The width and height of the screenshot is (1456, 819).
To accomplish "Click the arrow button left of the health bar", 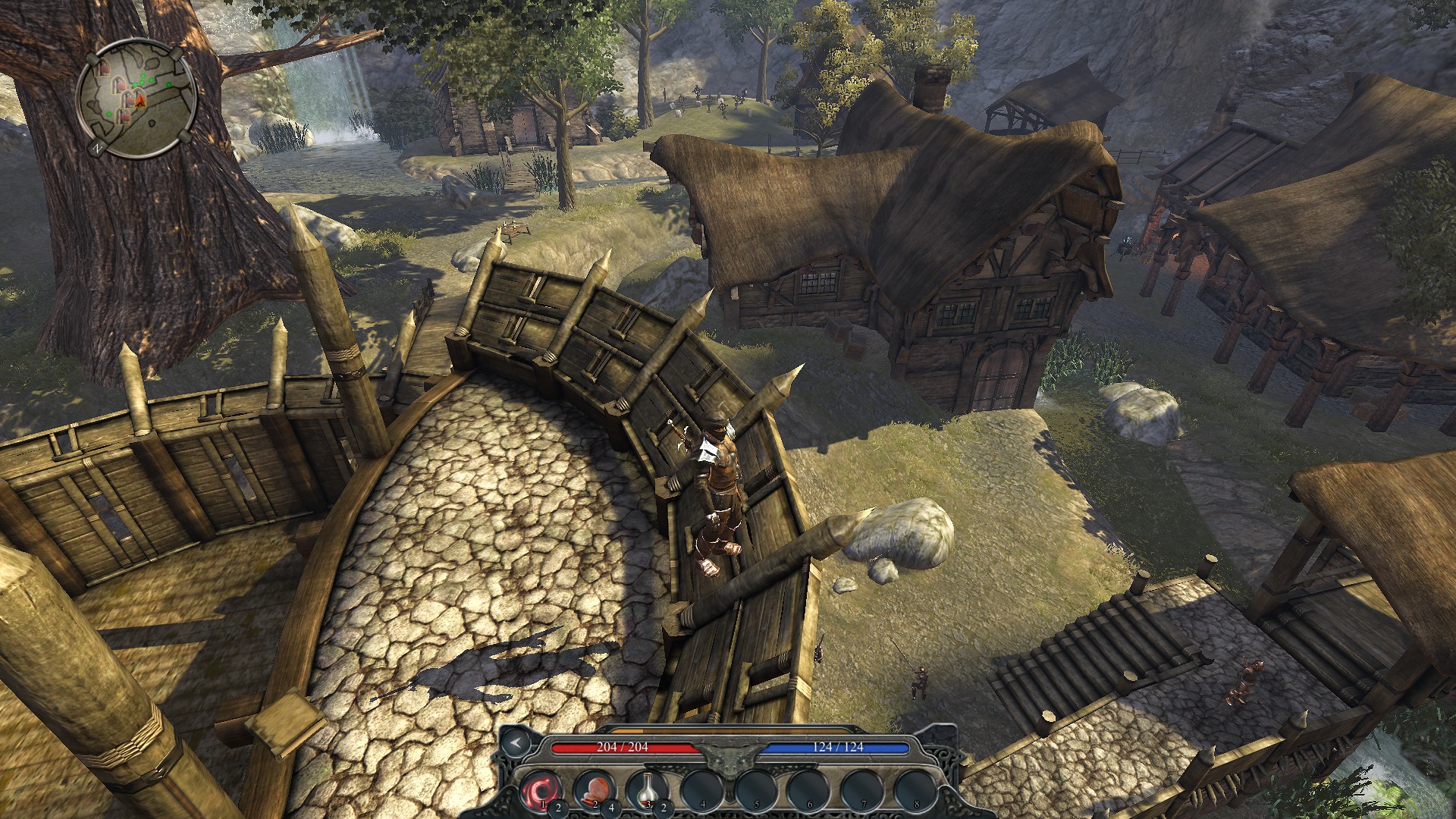I will tap(516, 743).
